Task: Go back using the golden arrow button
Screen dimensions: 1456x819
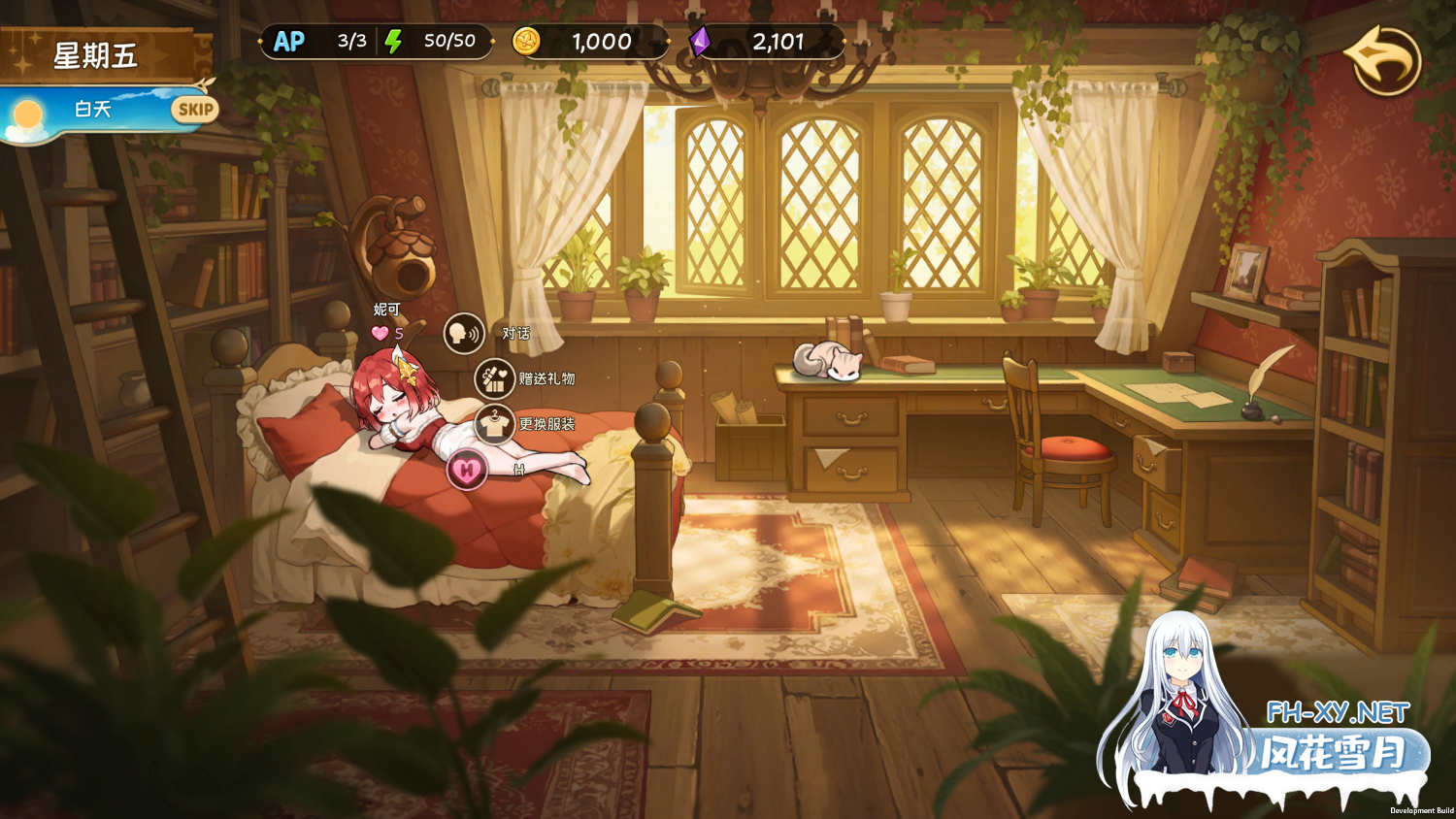Action: coord(1382,60)
